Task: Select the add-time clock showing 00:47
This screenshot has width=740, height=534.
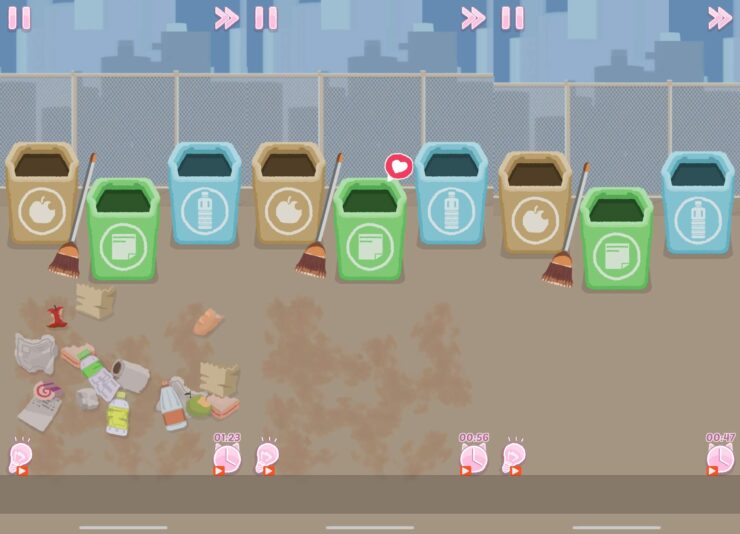Action: click(x=720, y=457)
